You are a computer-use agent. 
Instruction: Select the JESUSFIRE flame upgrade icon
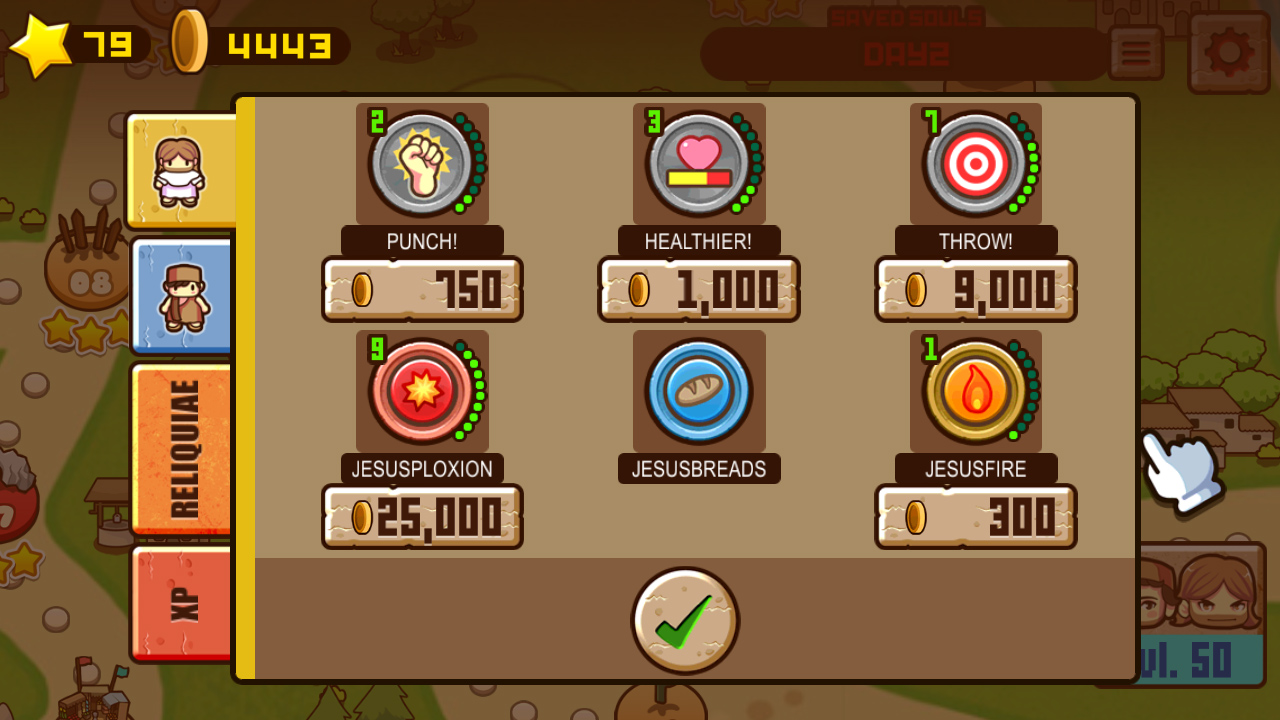tap(975, 390)
